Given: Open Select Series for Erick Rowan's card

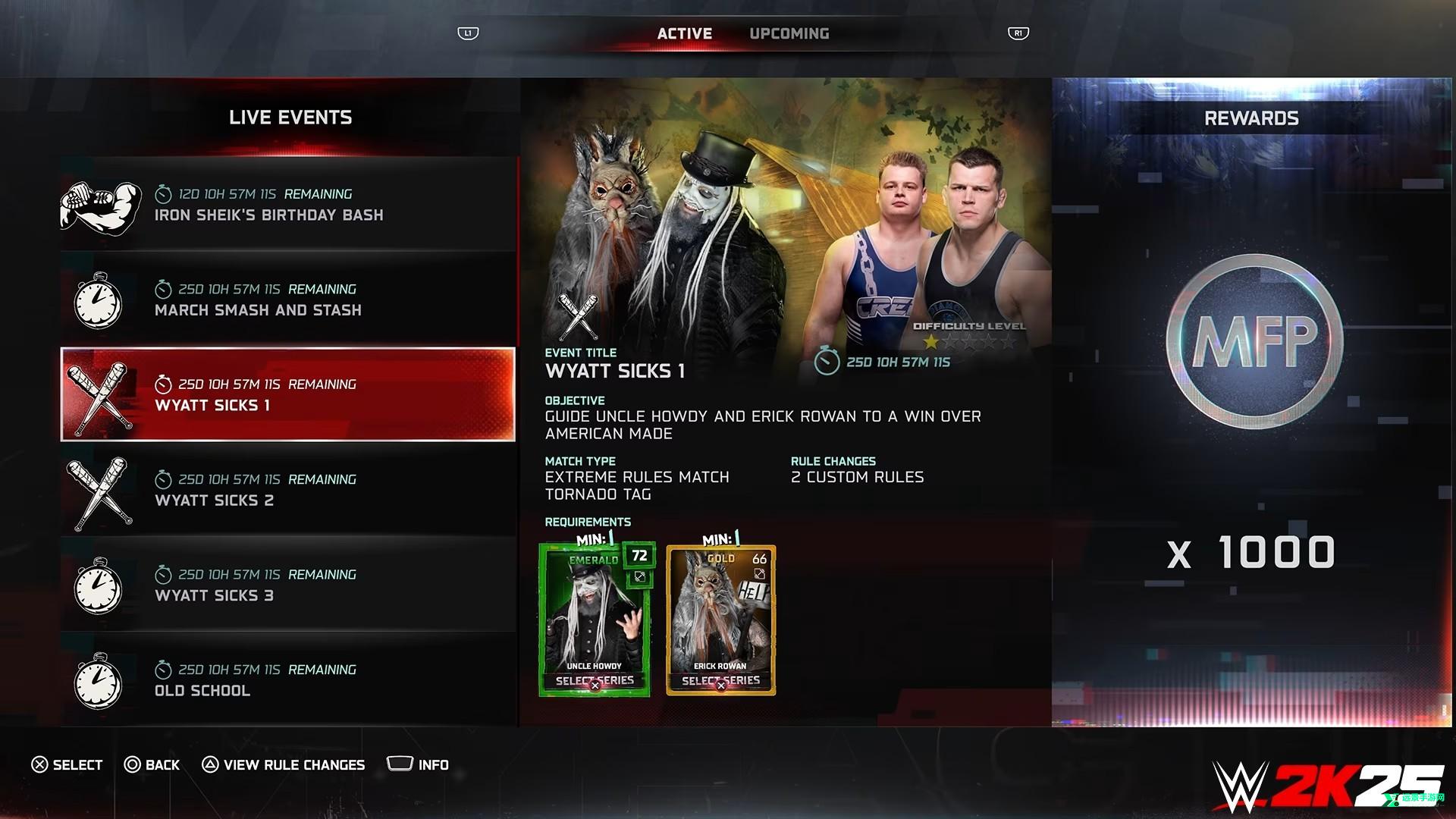Looking at the screenshot, I should [719, 682].
